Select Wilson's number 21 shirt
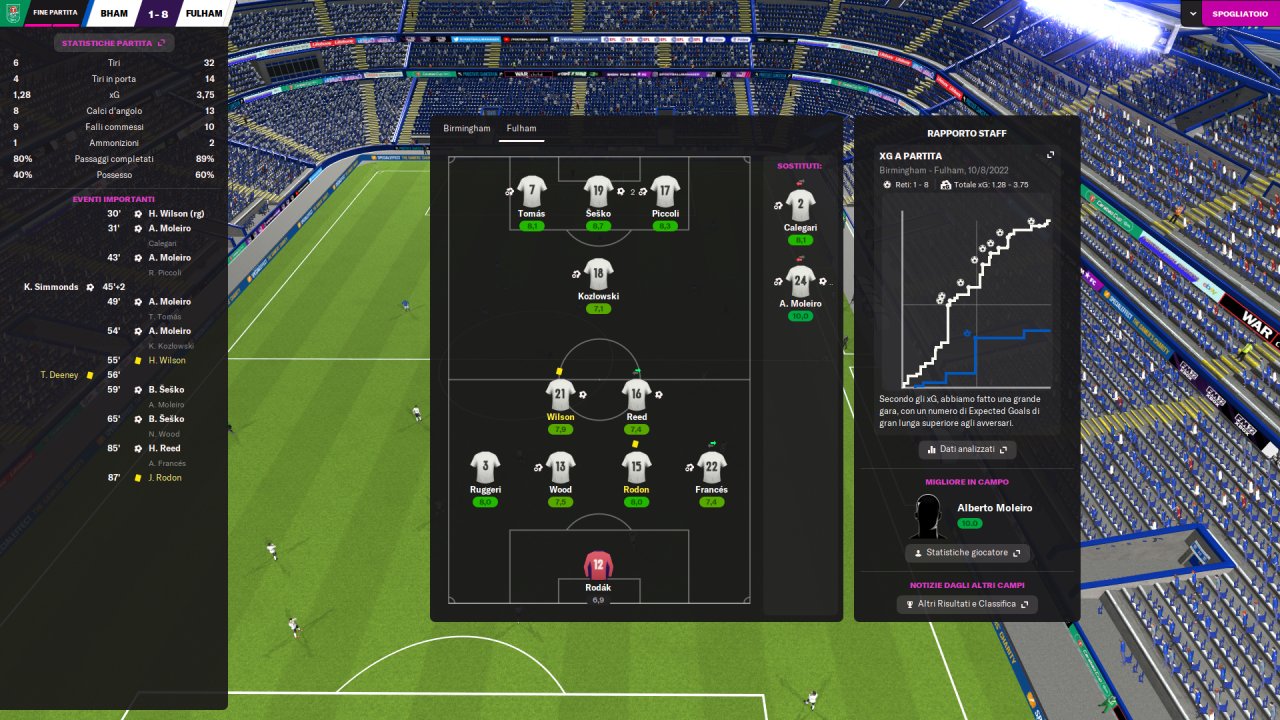Image resolution: width=1280 pixels, height=720 pixels. coord(560,395)
